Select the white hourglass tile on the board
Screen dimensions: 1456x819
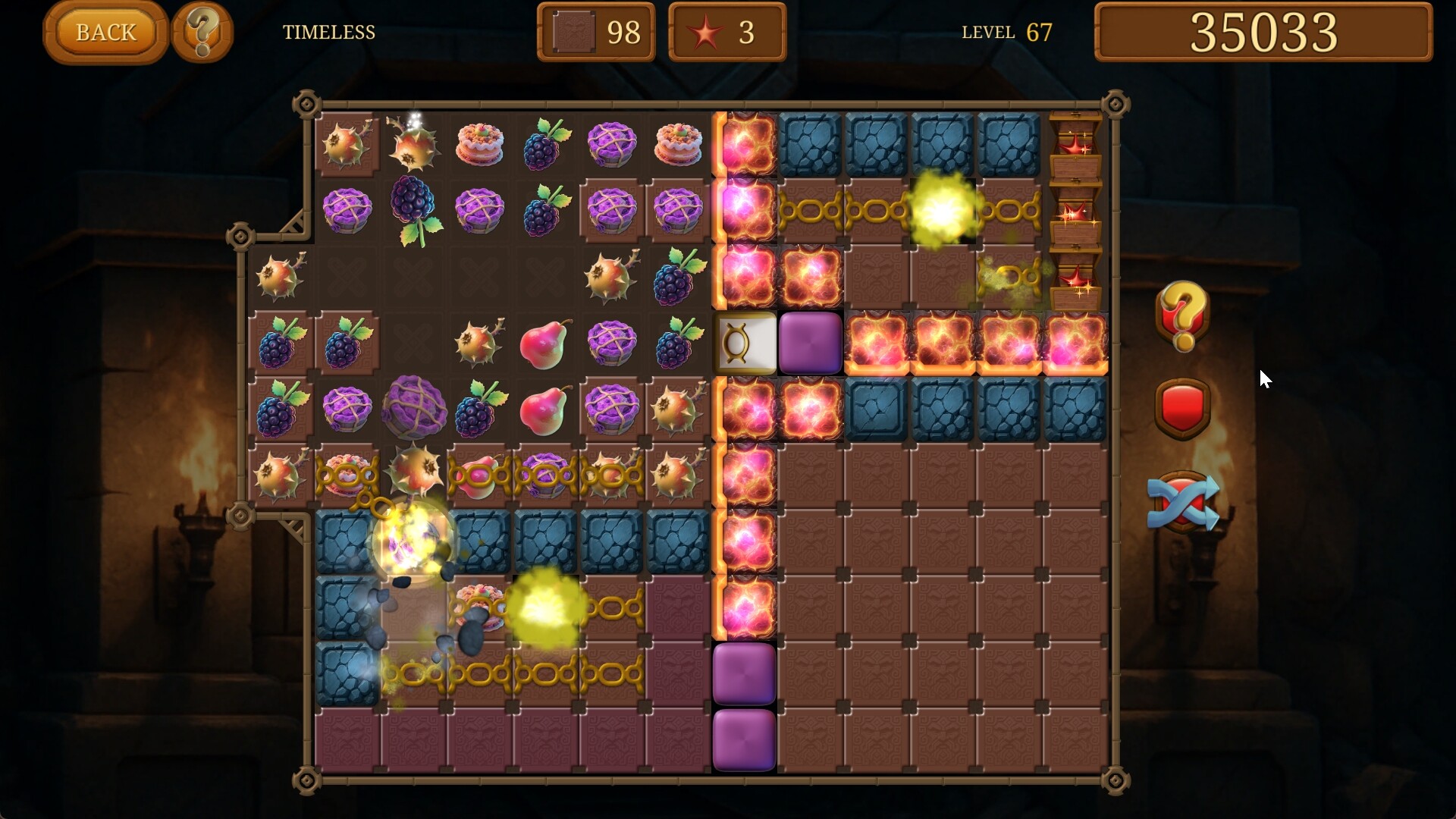coord(745,343)
